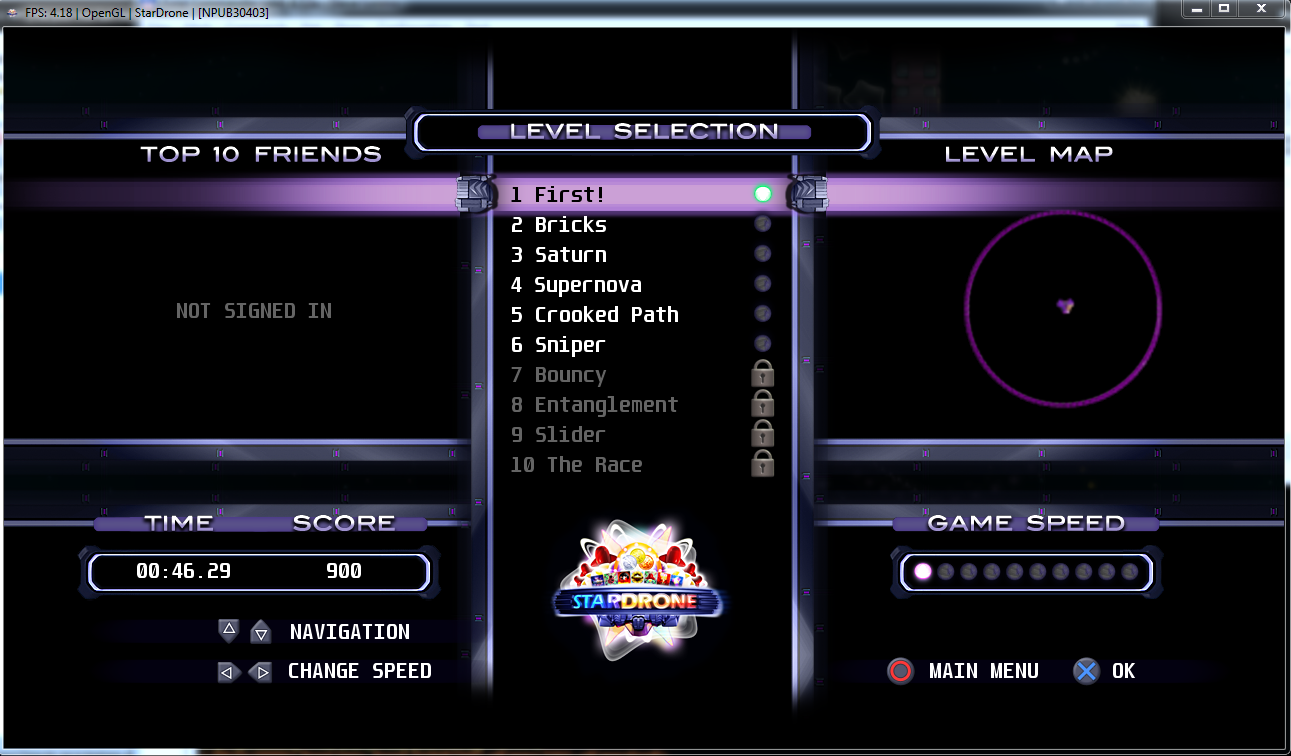Image resolution: width=1291 pixels, height=756 pixels.
Task: Select level 1 First!
Action: click(569, 195)
